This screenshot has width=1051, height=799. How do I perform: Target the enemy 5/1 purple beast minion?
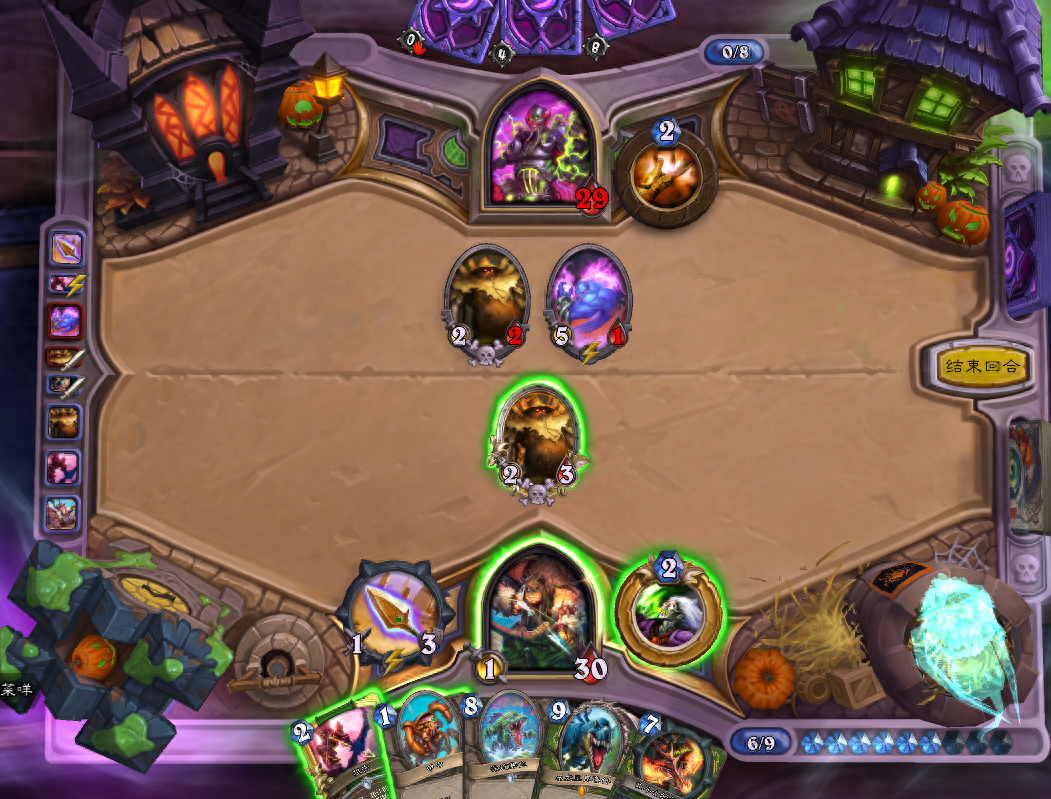pos(588,298)
